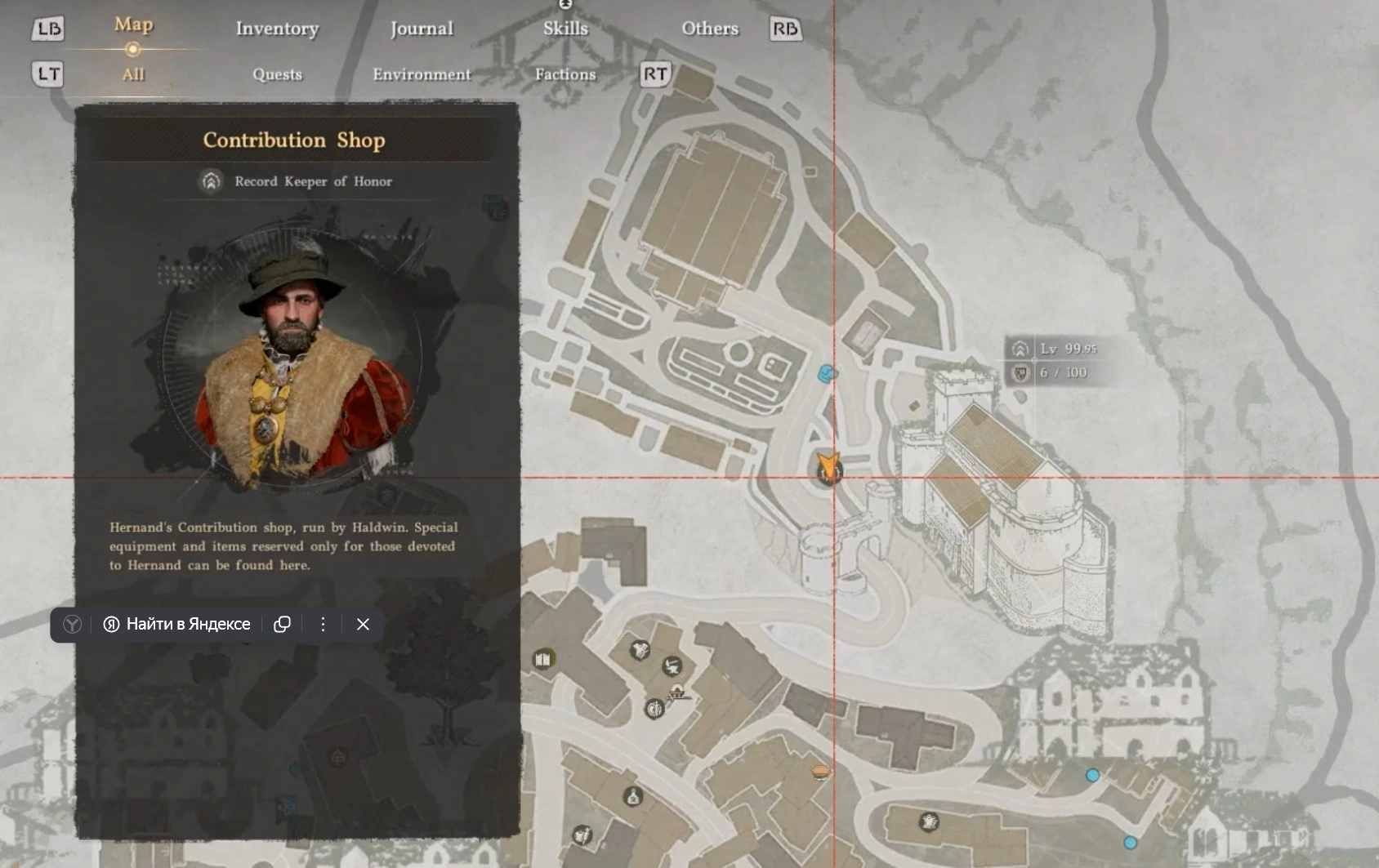1379x868 pixels.
Task: Close the Yandex overlay toolbar
Action: pos(363,625)
